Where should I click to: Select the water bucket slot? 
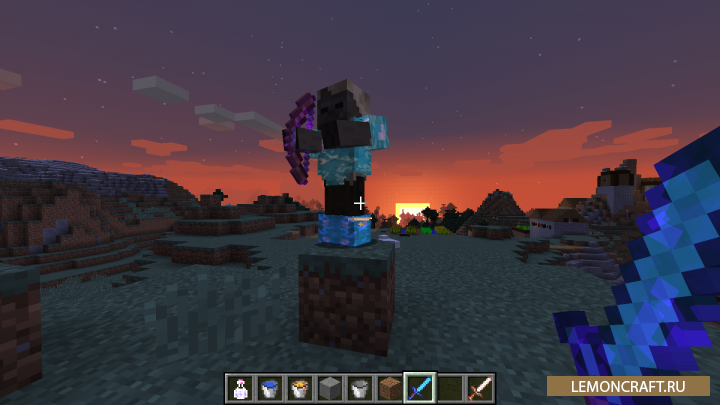269,387
